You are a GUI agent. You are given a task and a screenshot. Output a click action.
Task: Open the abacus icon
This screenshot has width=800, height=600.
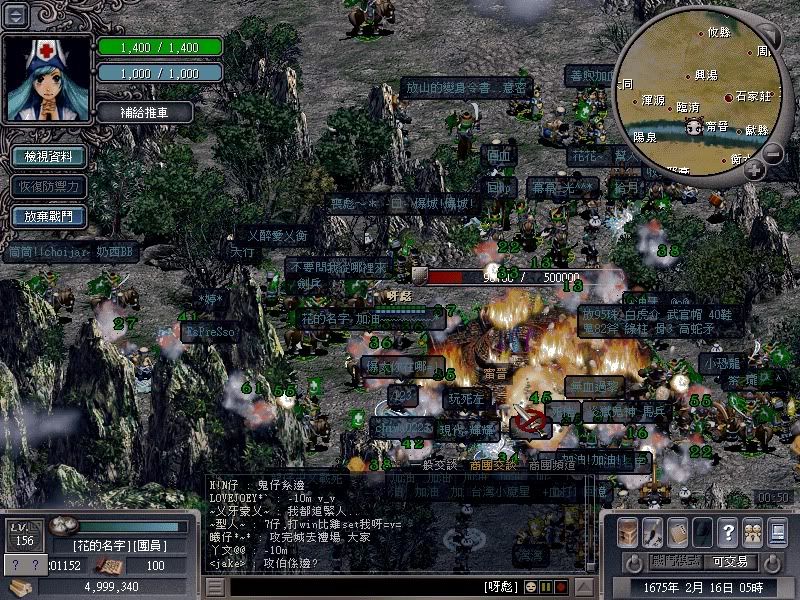point(678,531)
